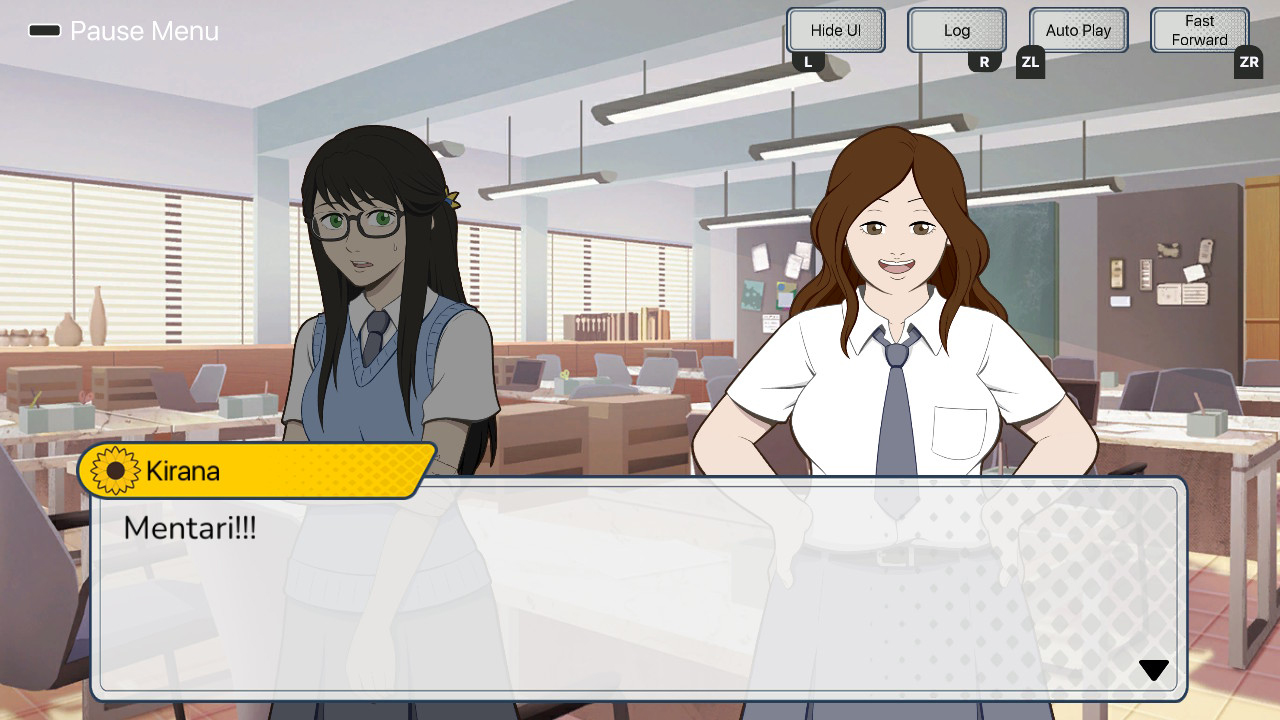This screenshot has height=720, width=1280.
Task: Click the sunflower icon on Kirana's nameplate
Action: (x=112, y=470)
